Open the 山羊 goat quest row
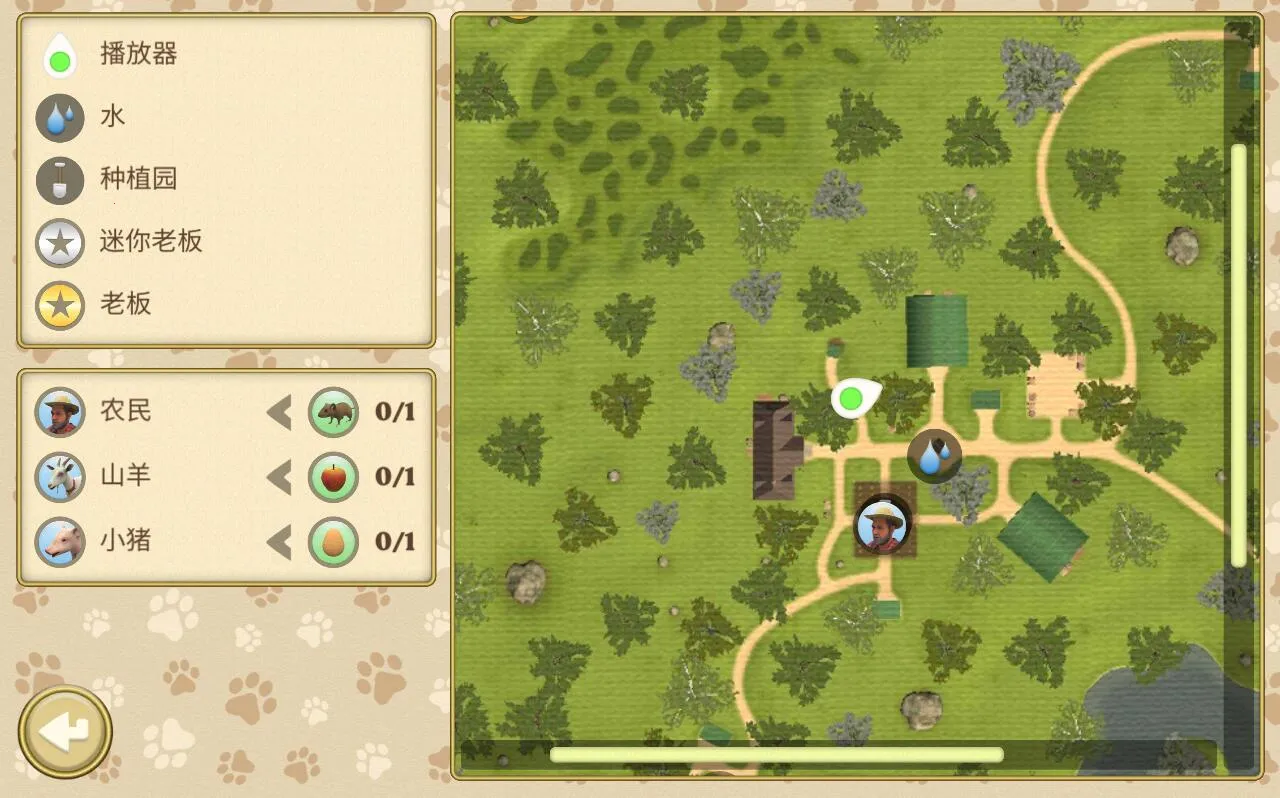 (125, 476)
